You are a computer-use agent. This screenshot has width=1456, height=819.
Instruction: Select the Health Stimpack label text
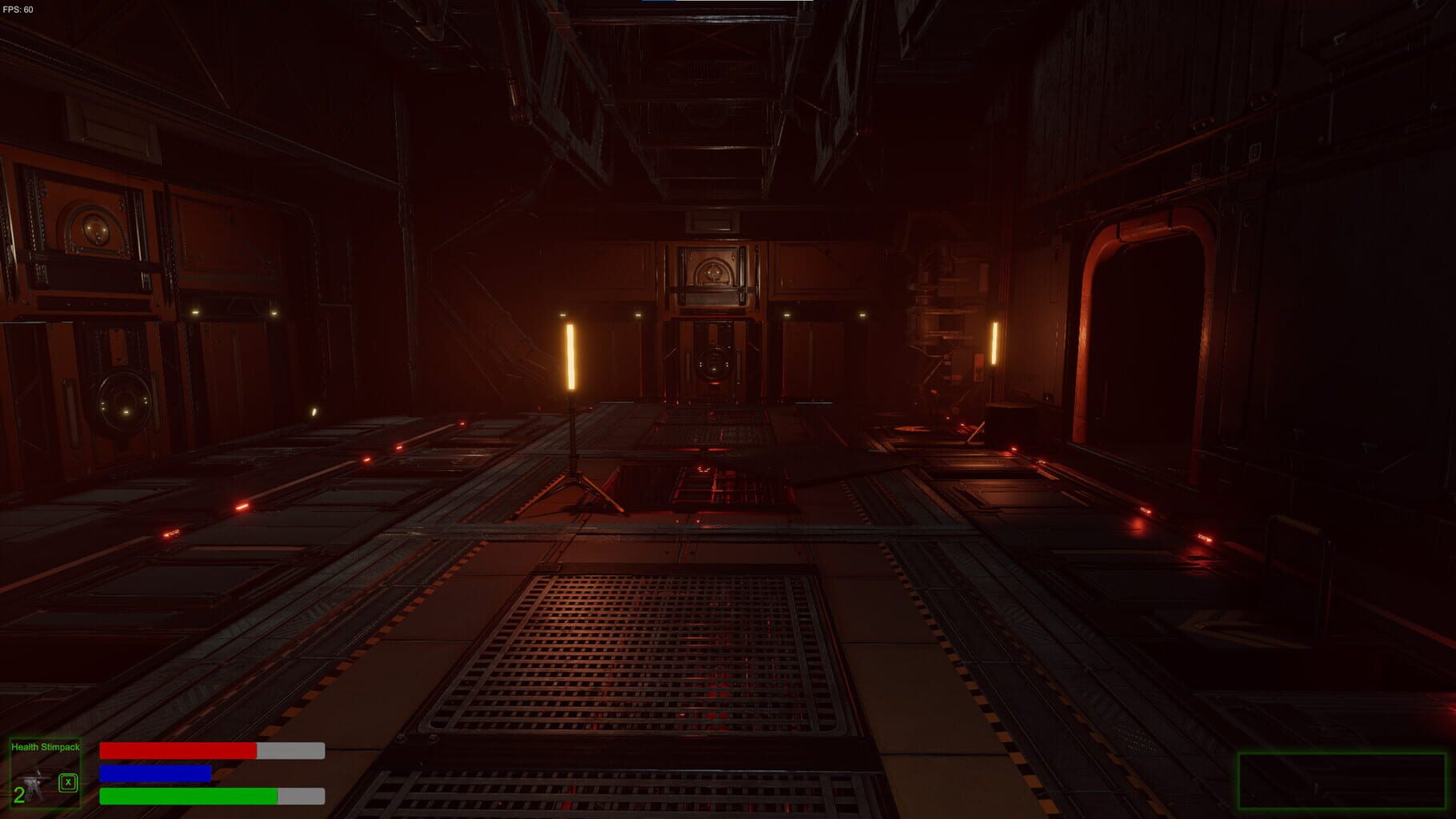[x=46, y=746]
